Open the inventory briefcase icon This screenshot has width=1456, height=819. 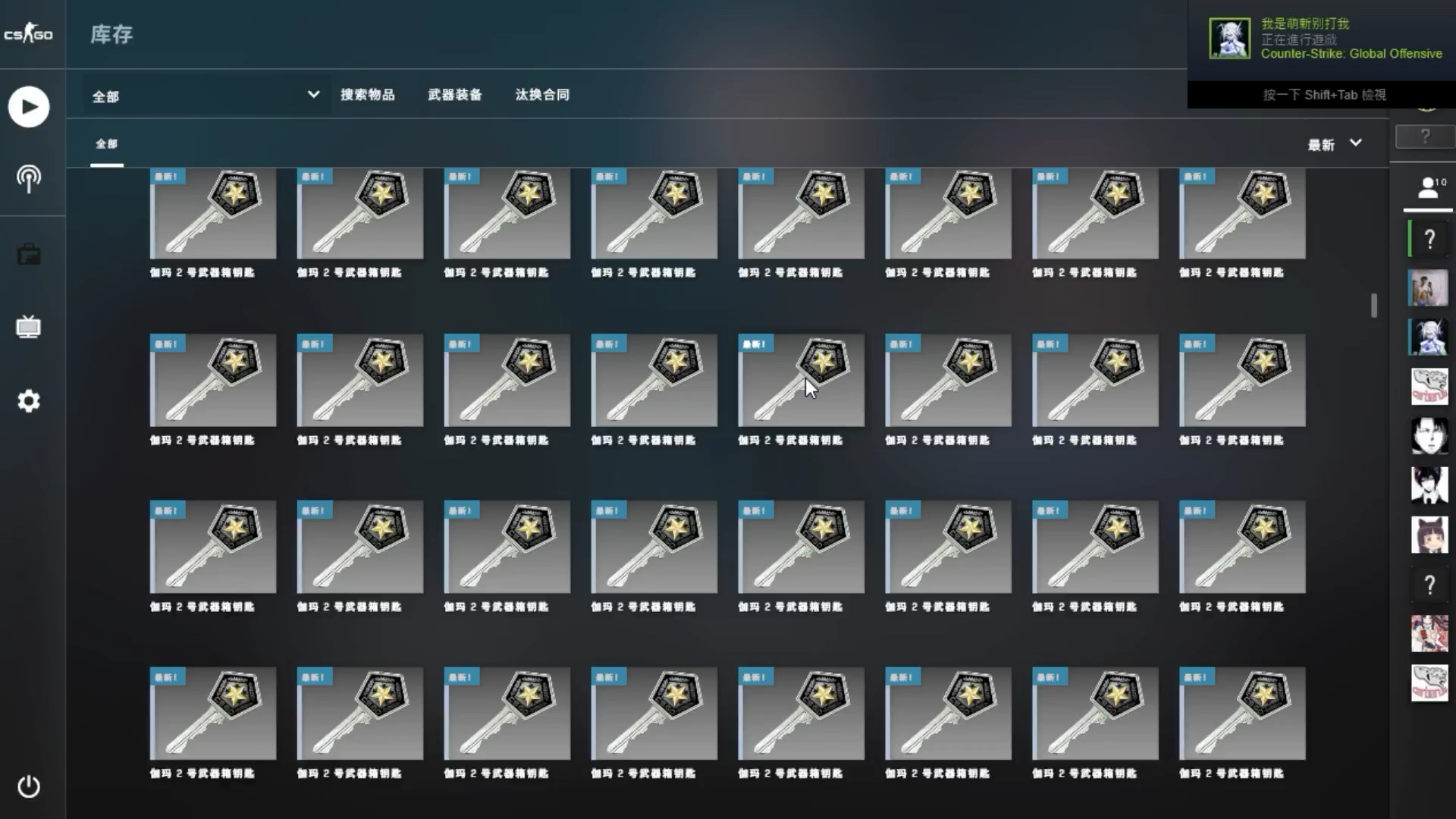point(29,254)
